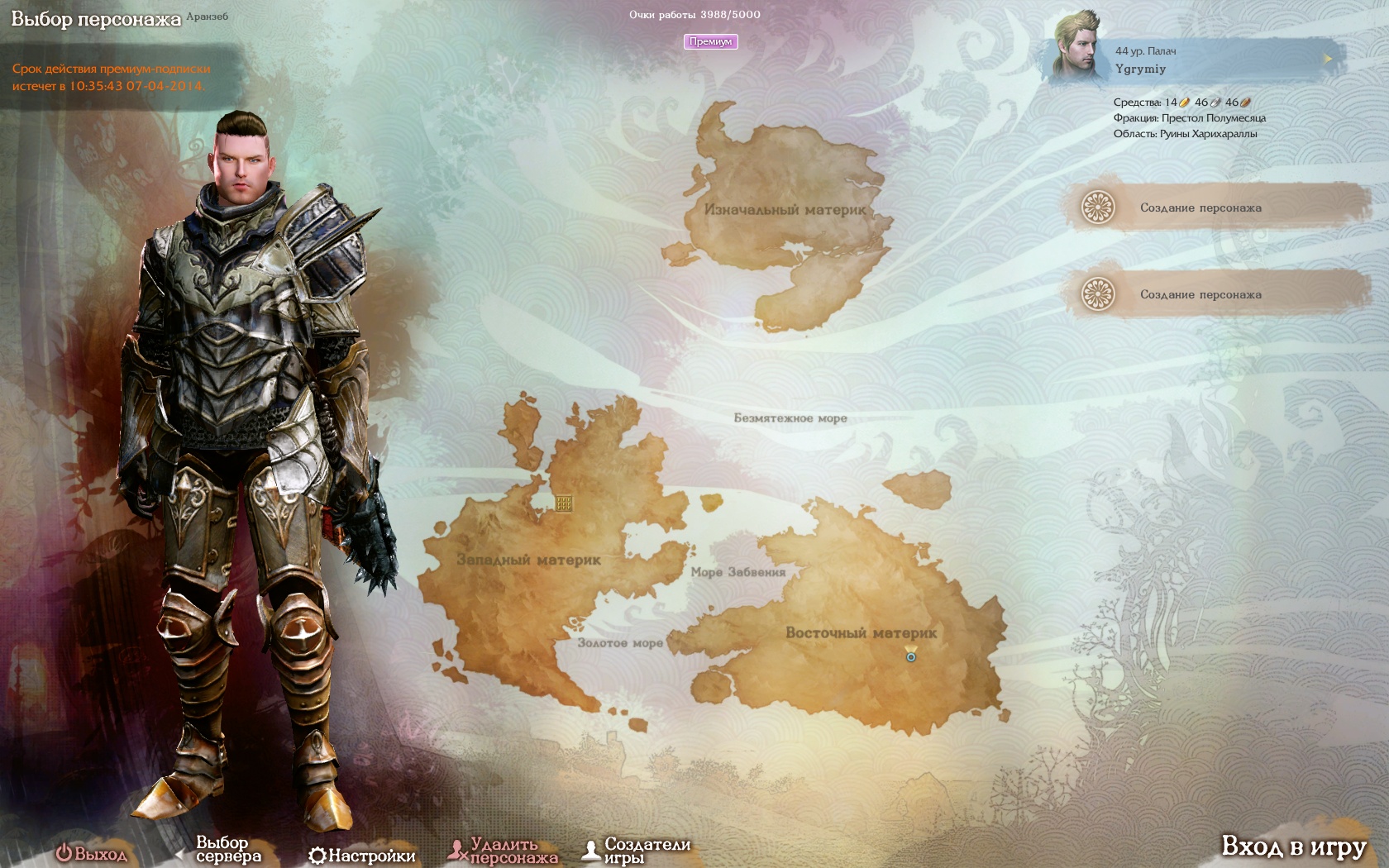The width and height of the screenshot is (1389, 868).
Task: Open the Настройки settings
Action: [x=362, y=856]
